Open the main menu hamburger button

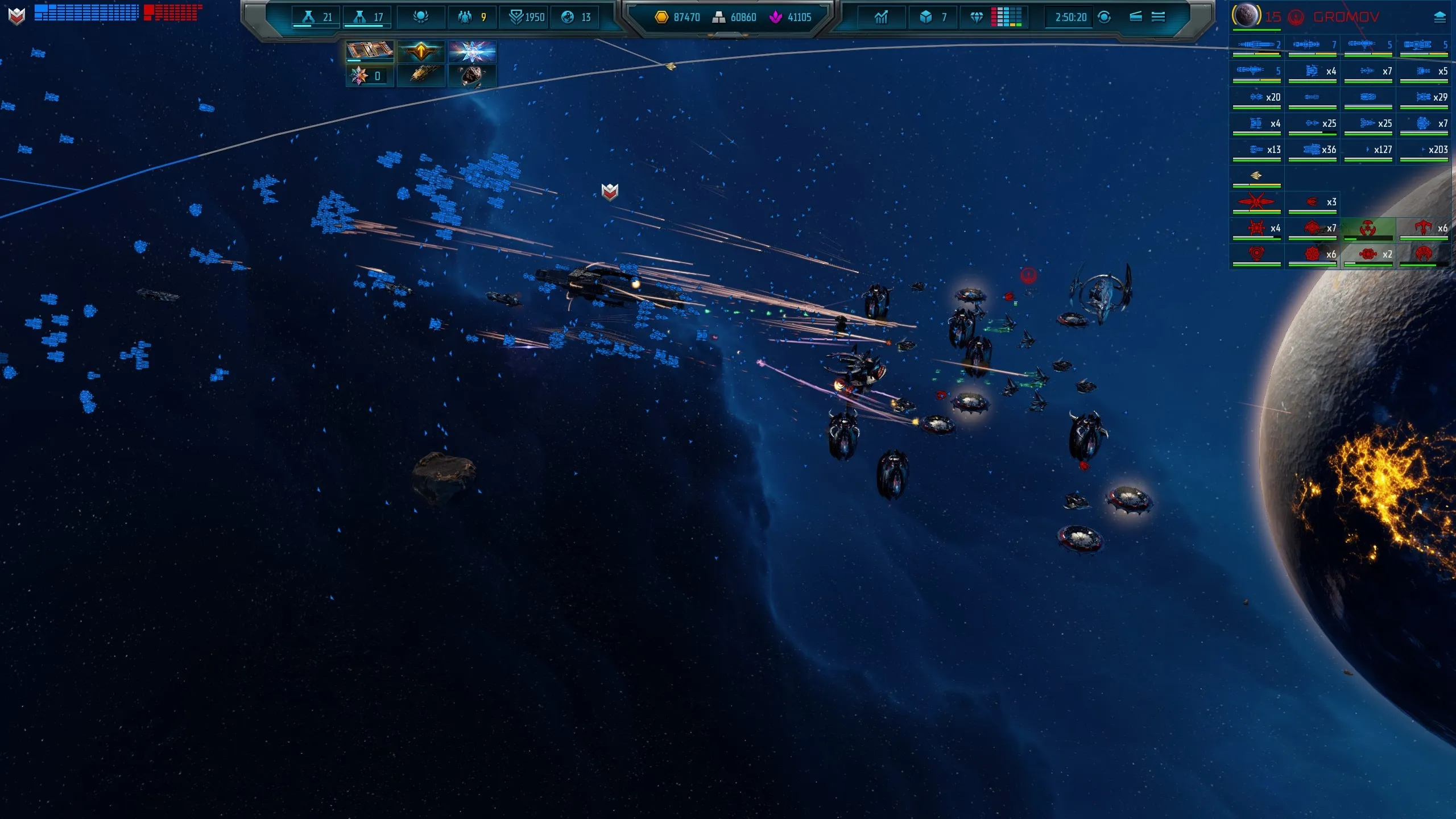1158,17
